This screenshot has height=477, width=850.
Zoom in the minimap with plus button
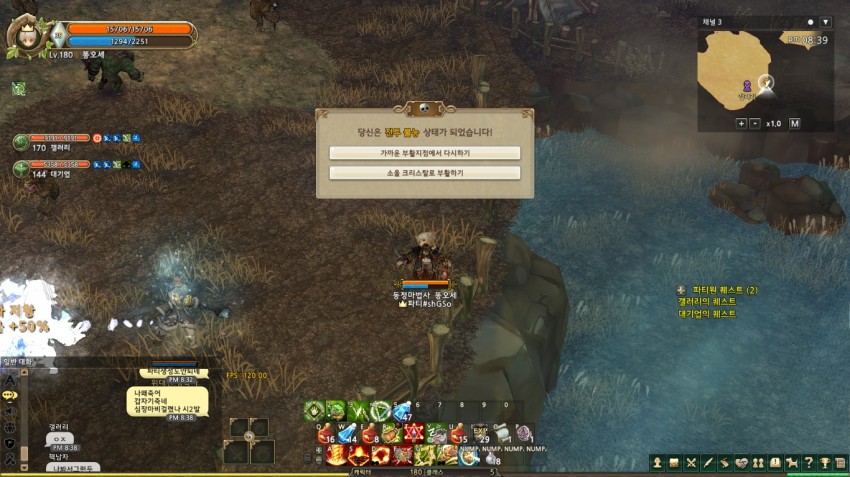(x=755, y=123)
